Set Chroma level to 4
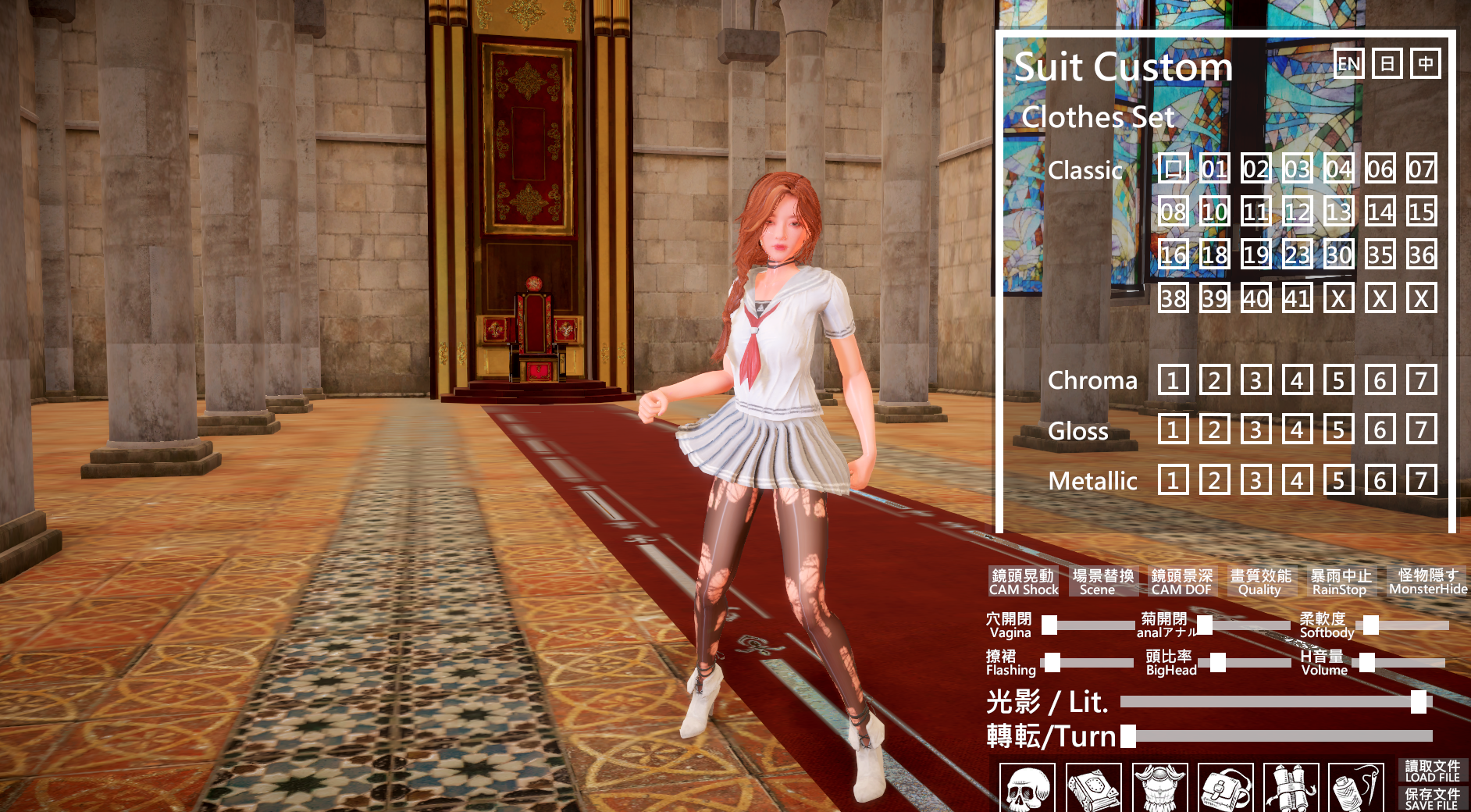 [1297, 380]
